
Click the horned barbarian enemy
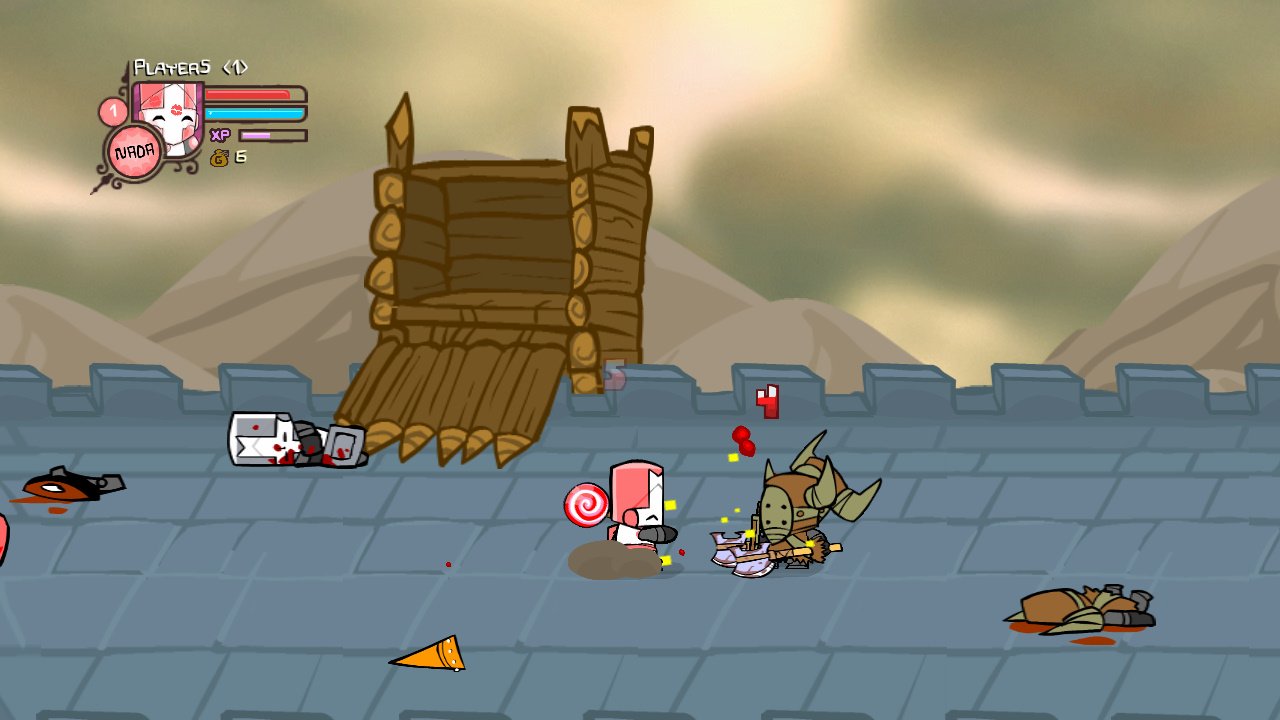tap(800, 500)
